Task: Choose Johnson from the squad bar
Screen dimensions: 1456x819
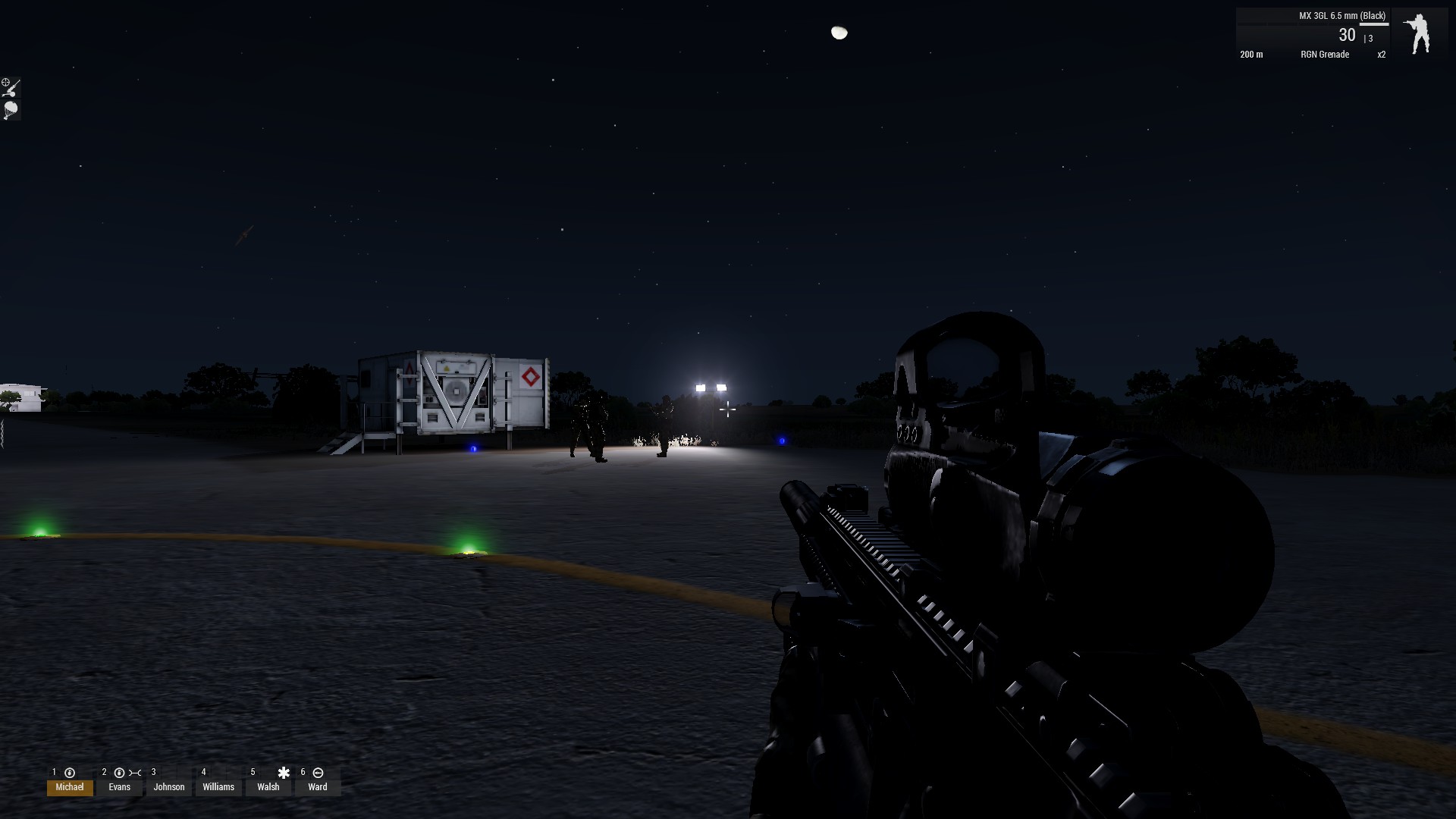Action: tap(169, 786)
